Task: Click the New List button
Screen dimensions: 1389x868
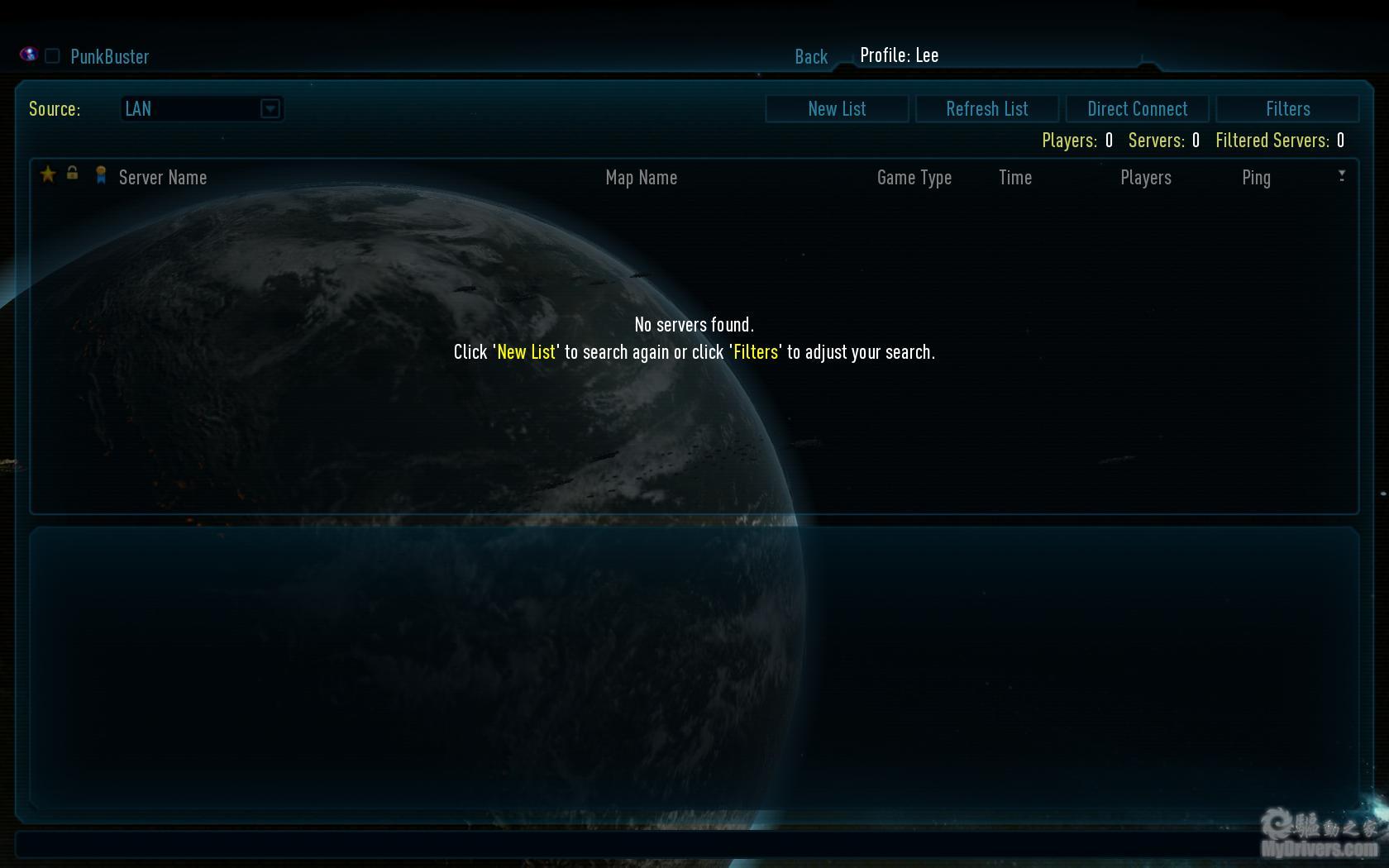Action: pyautogui.click(x=837, y=109)
